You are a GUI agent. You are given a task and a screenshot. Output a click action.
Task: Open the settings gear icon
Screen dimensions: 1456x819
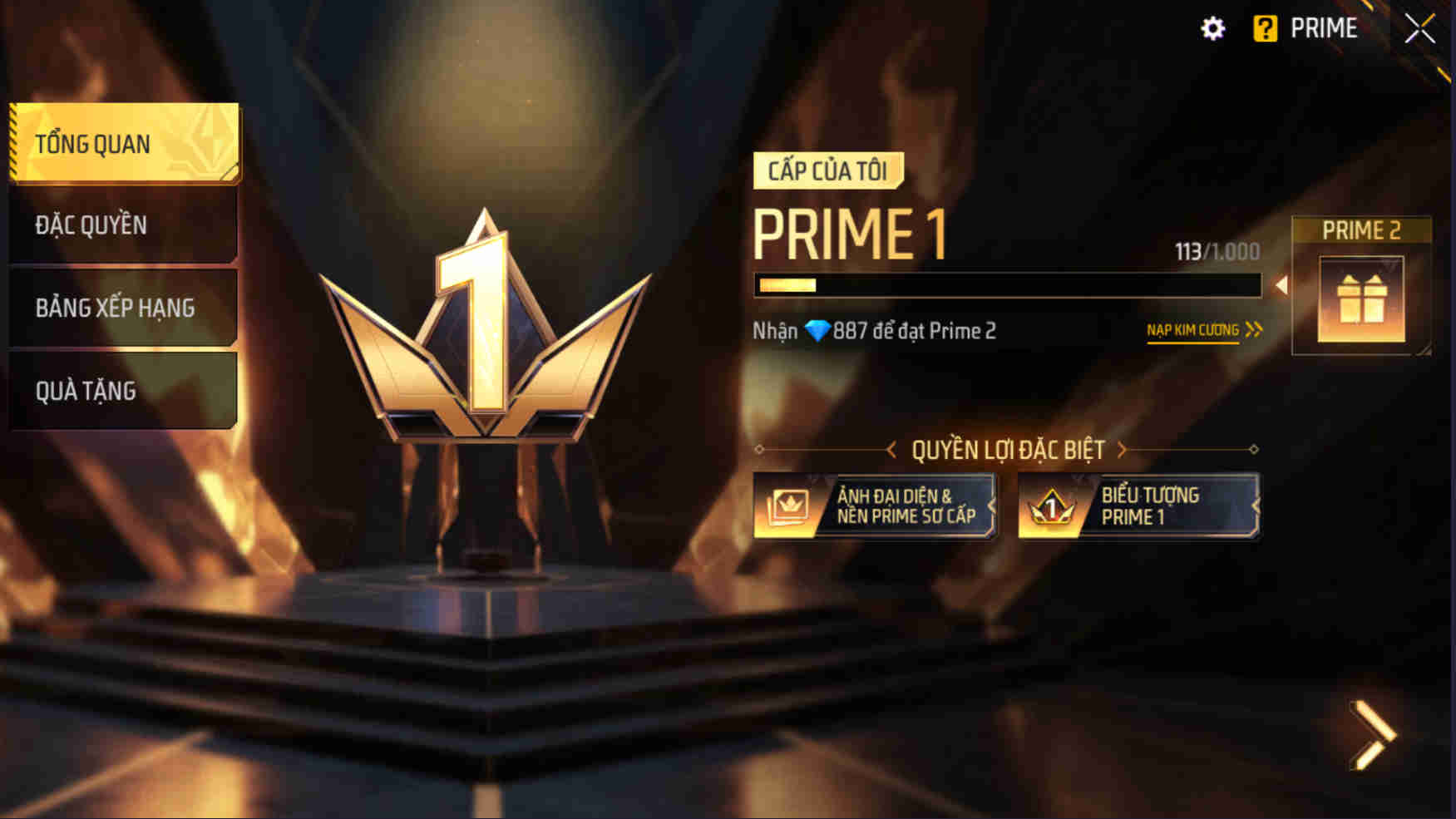pyautogui.click(x=1214, y=27)
